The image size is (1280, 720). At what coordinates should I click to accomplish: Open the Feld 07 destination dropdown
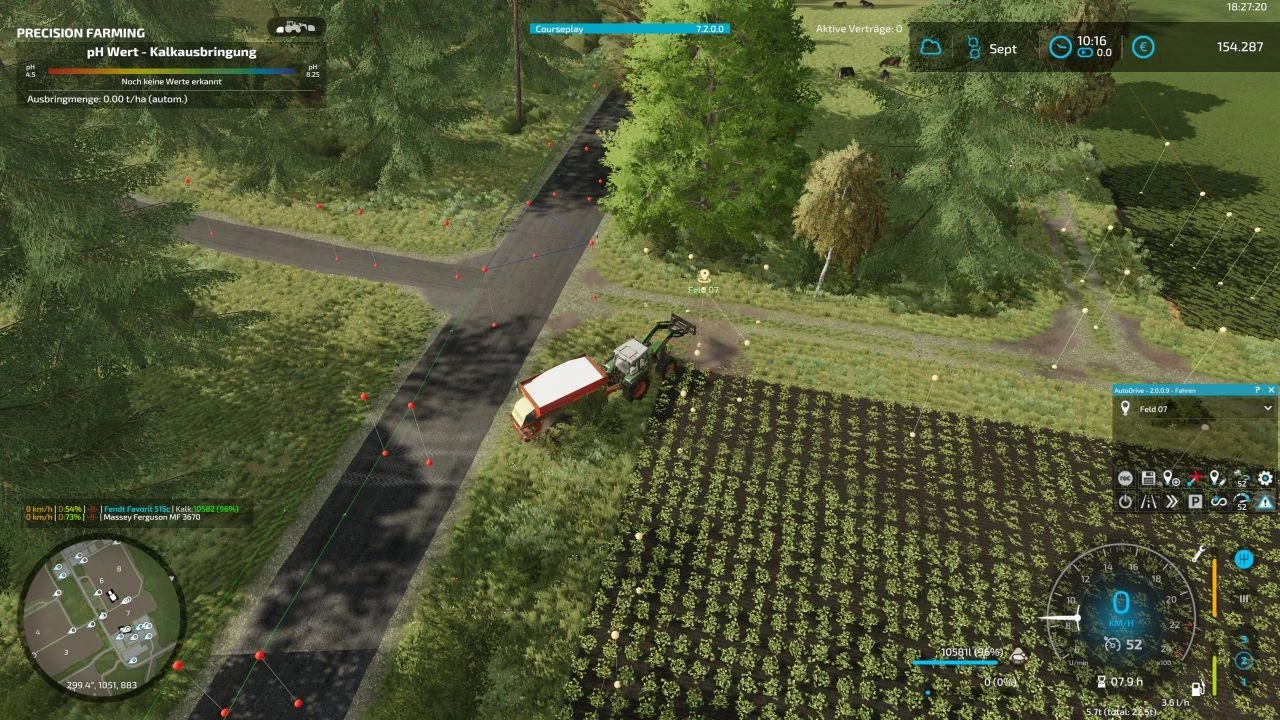(x=1267, y=408)
